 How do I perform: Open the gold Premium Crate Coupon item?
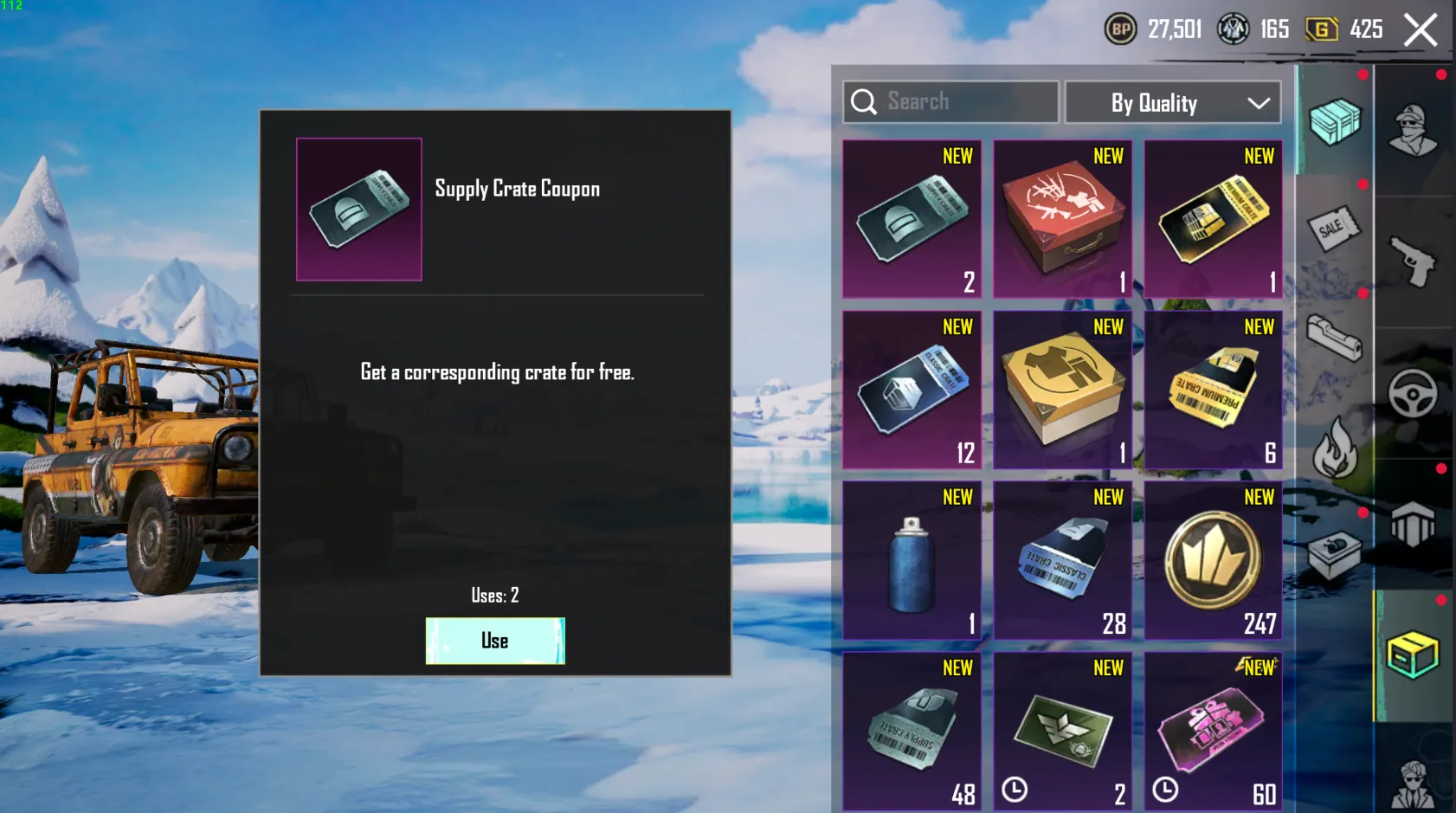[x=1212, y=217]
